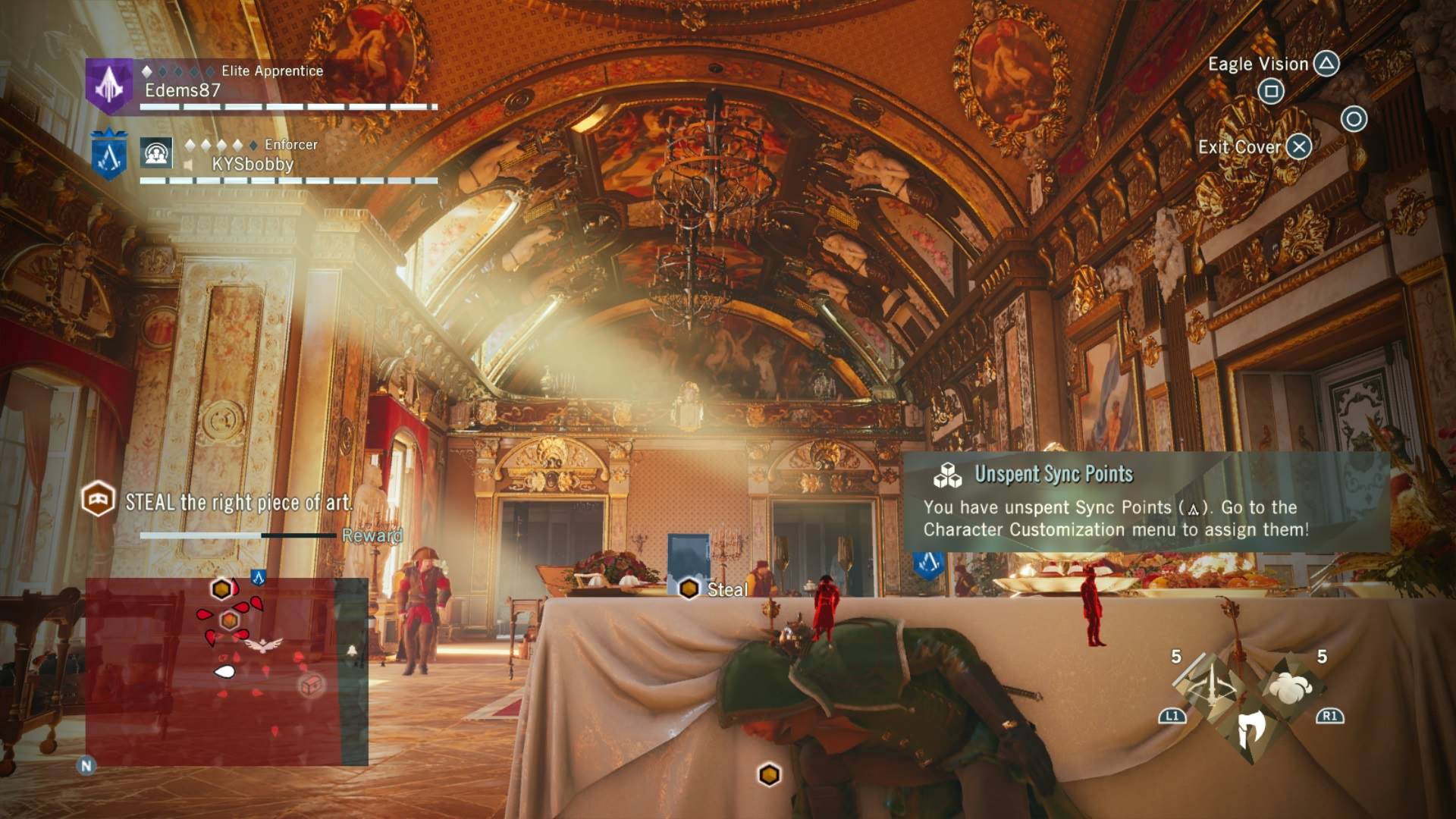Click the treasure chest marker on the minimap
Screen dimensions: 1456x819
pyautogui.click(x=312, y=685)
